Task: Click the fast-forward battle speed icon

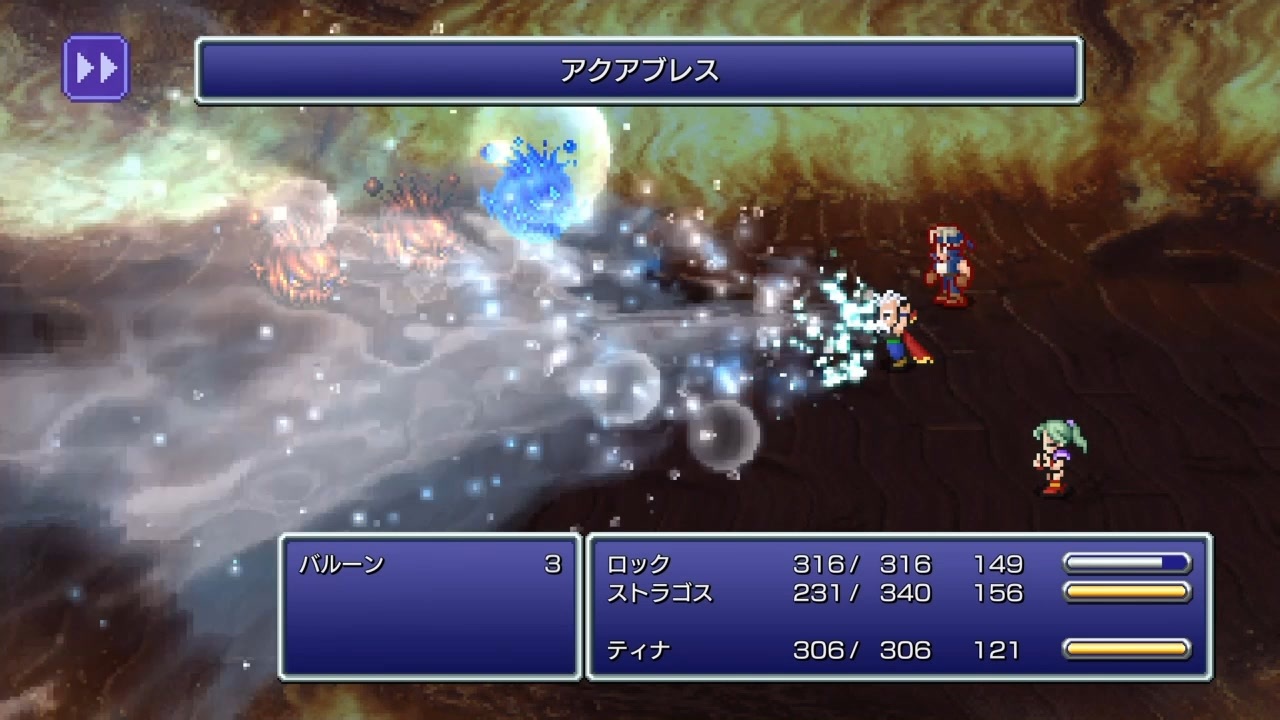Action: pos(95,65)
